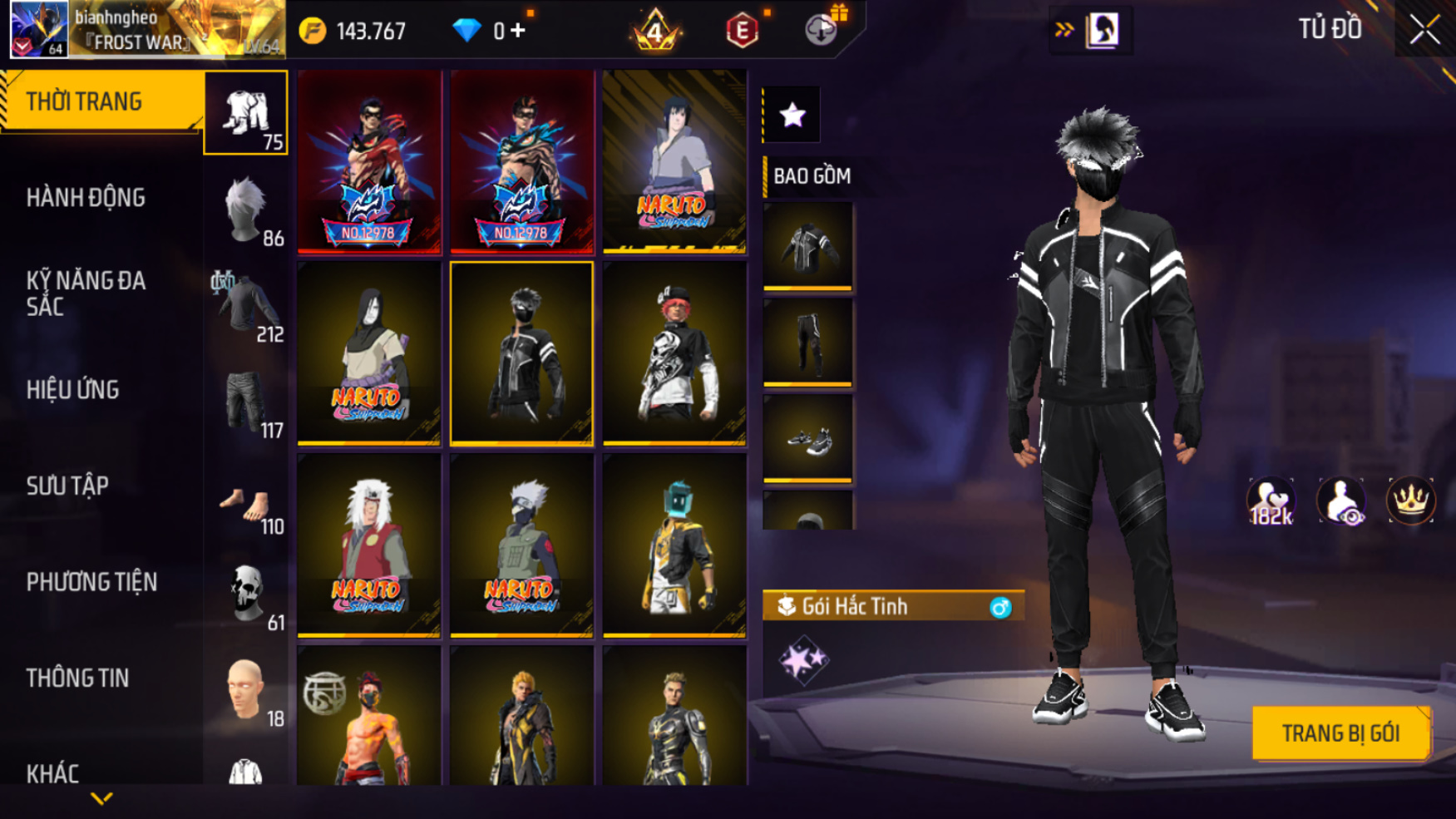Toggle the favorite star button
This screenshot has width=1456, height=819.
(792, 115)
